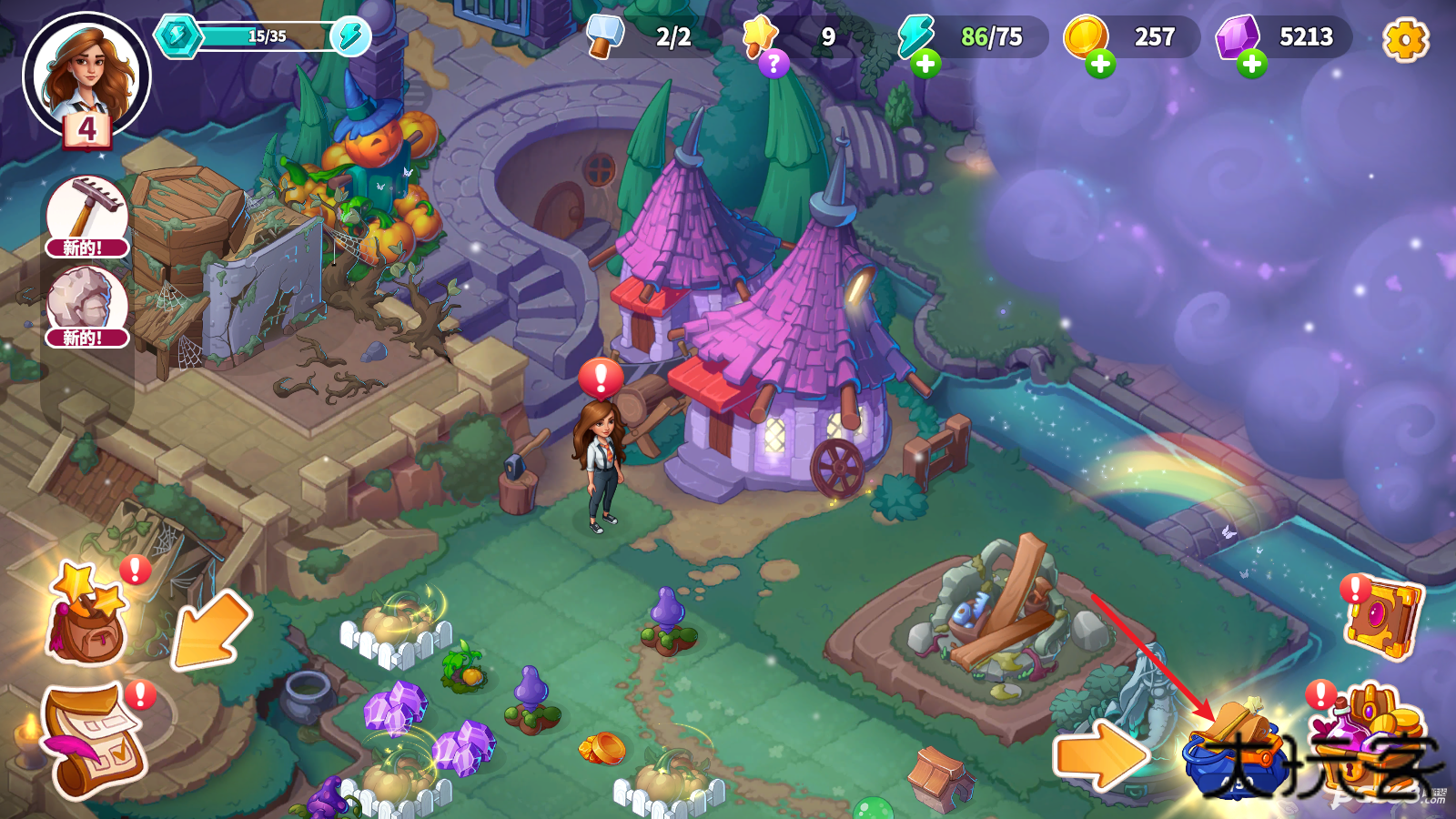Tap the hammer builder counter icon
The width and height of the screenshot is (1456, 819).
(604, 36)
